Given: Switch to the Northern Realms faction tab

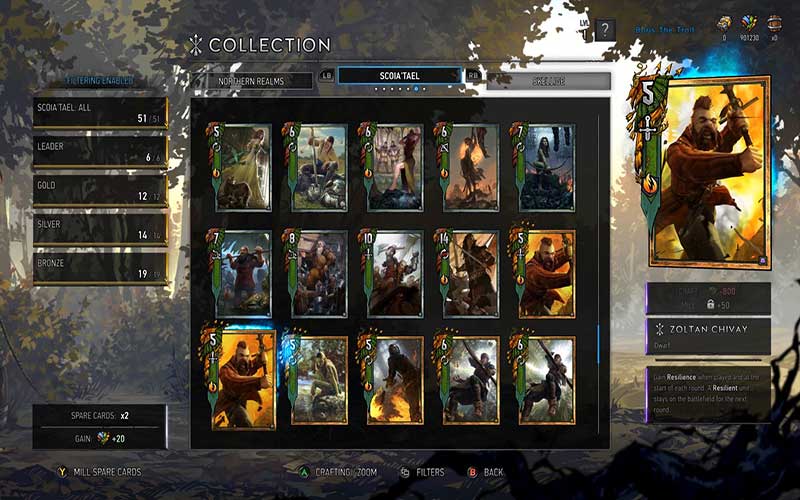Looking at the screenshot, I should tap(251, 81).
